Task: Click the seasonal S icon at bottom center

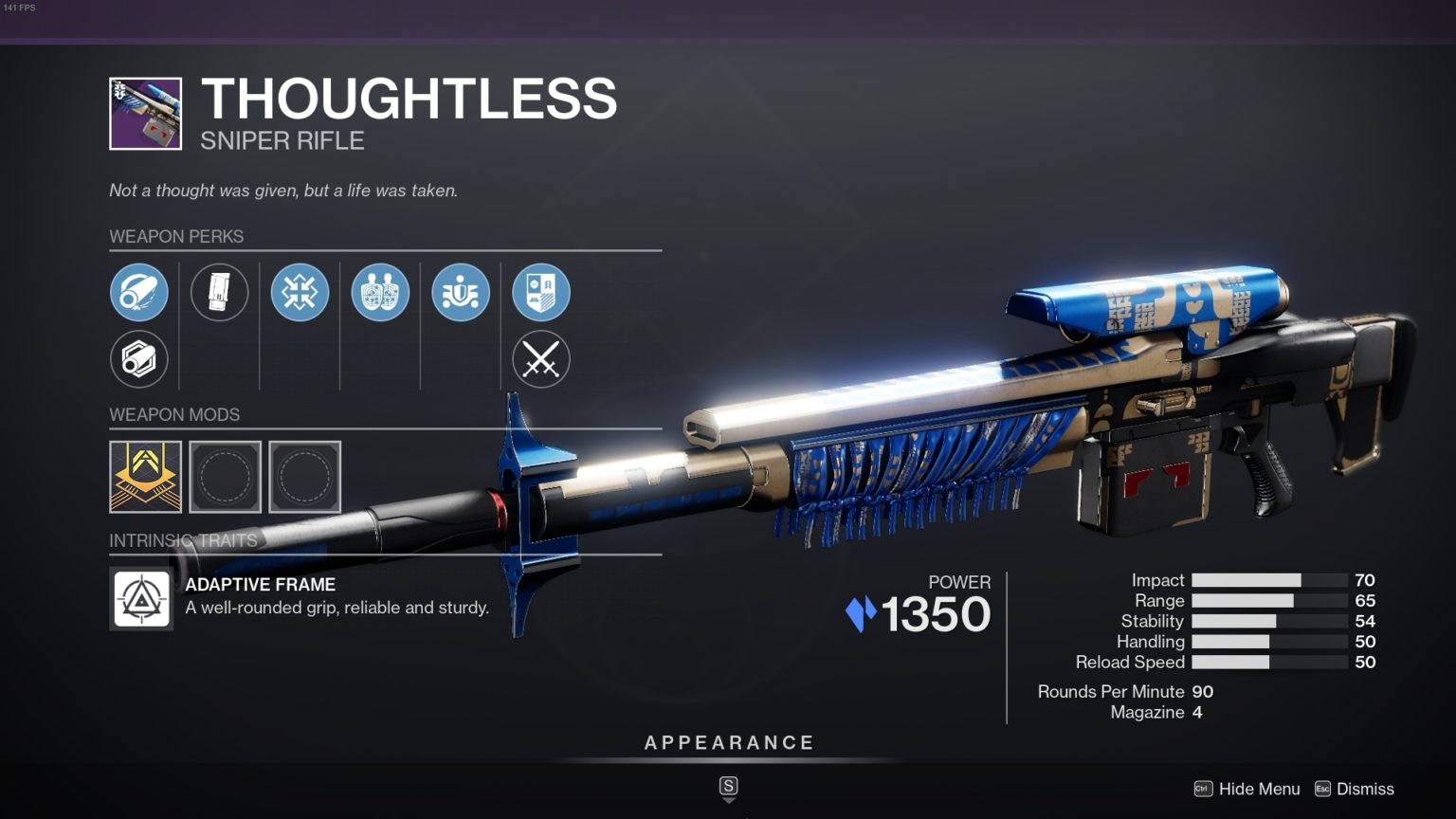Action: (728, 787)
